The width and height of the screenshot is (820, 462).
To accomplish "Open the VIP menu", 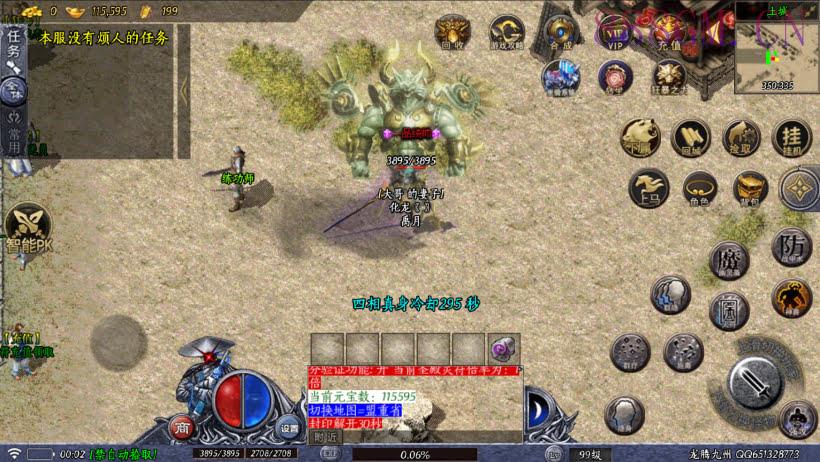I will click(x=615, y=32).
